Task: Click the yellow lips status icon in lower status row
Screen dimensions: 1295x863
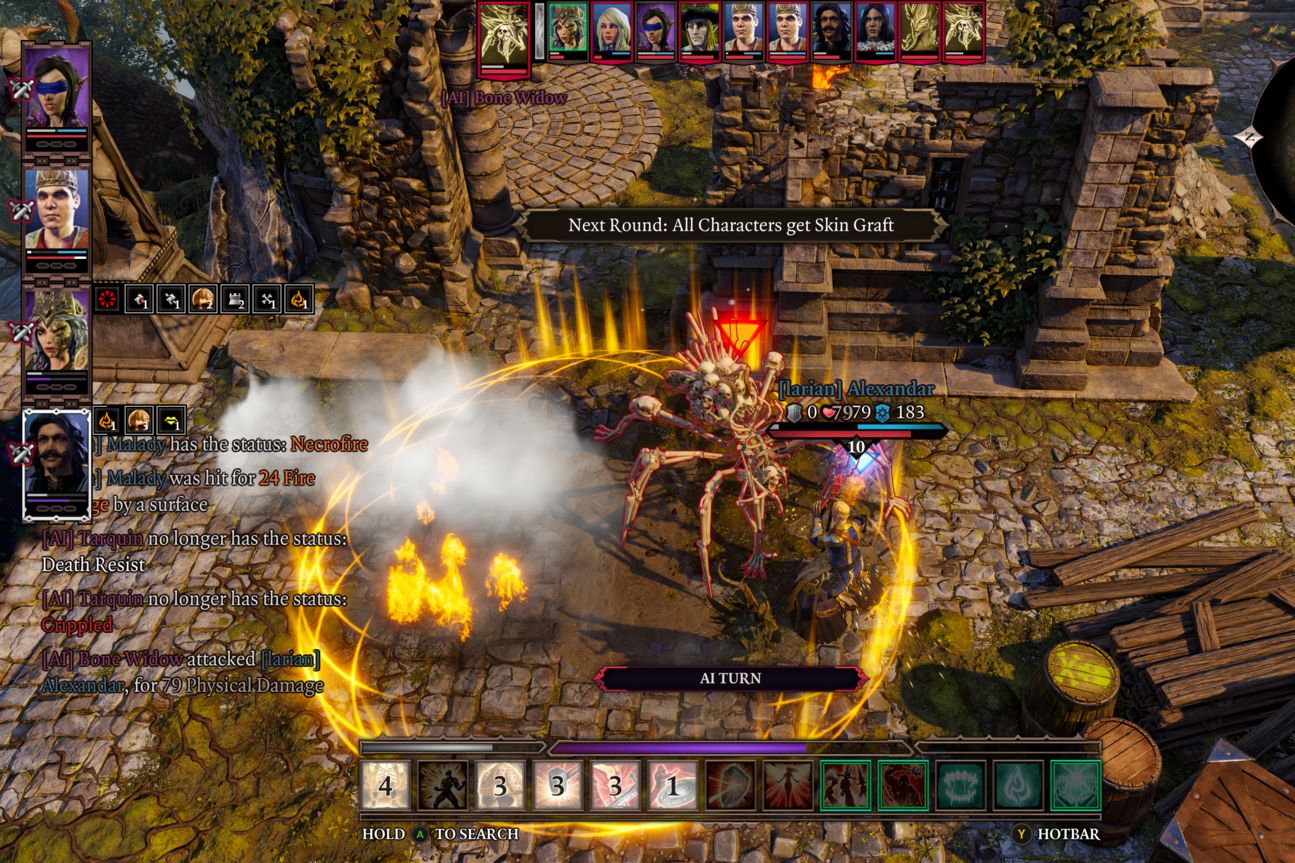Action: coord(172,422)
